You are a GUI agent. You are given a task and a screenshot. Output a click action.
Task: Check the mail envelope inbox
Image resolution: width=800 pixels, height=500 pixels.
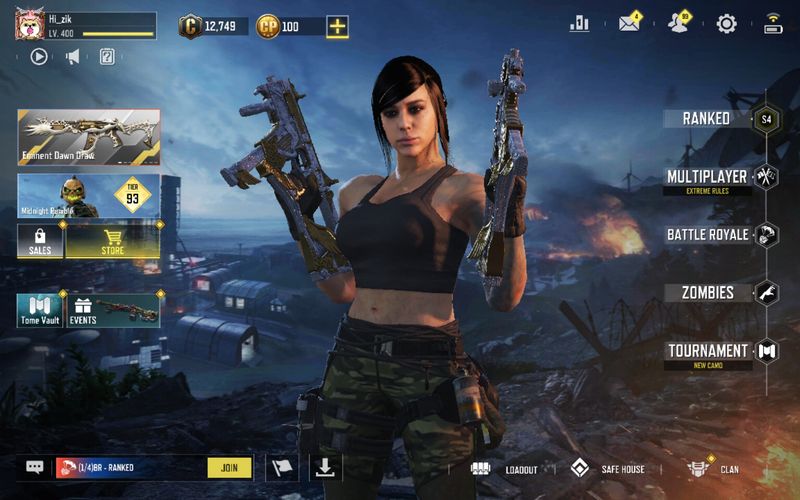pyautogui.click(x=629, y=24)
